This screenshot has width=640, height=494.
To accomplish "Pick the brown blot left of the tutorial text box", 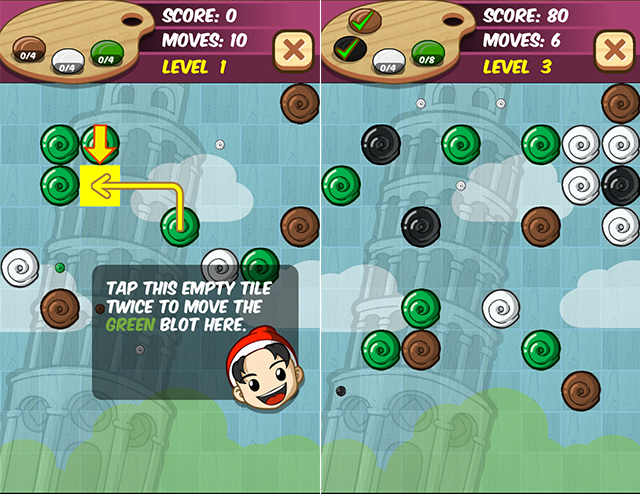I will pos(60,306).
